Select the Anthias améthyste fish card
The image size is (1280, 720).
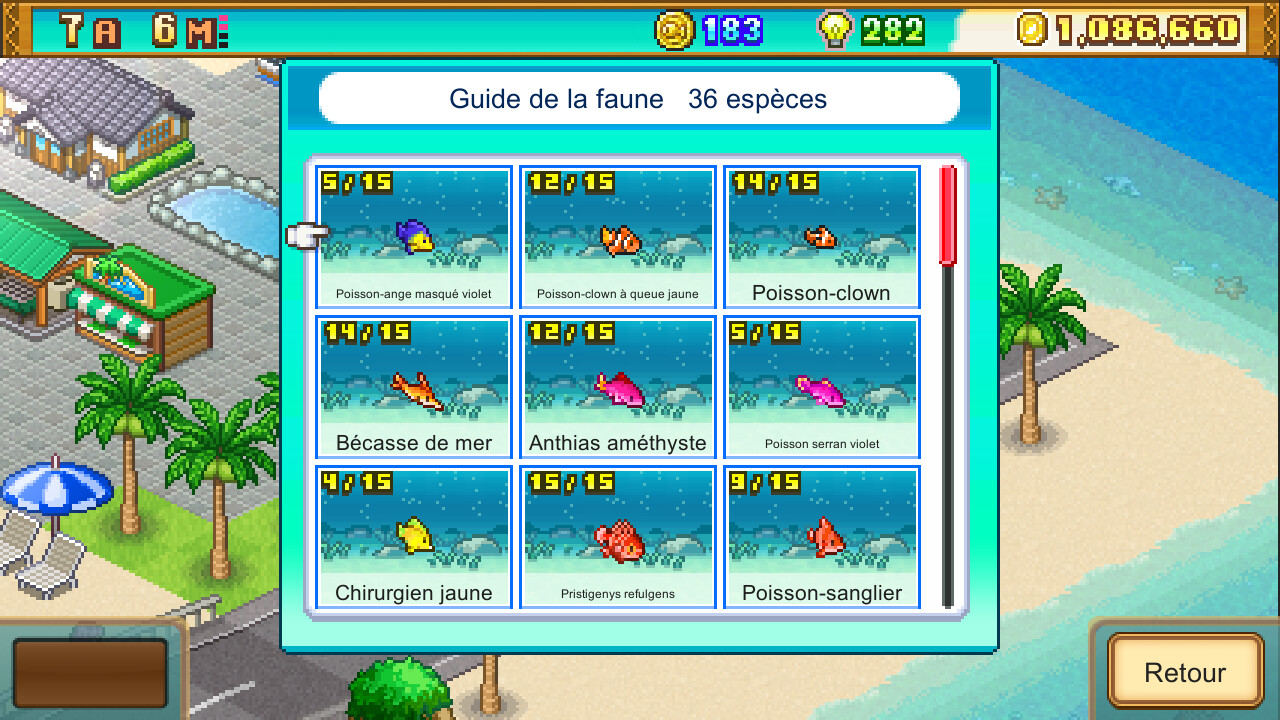tap(617, 387)
